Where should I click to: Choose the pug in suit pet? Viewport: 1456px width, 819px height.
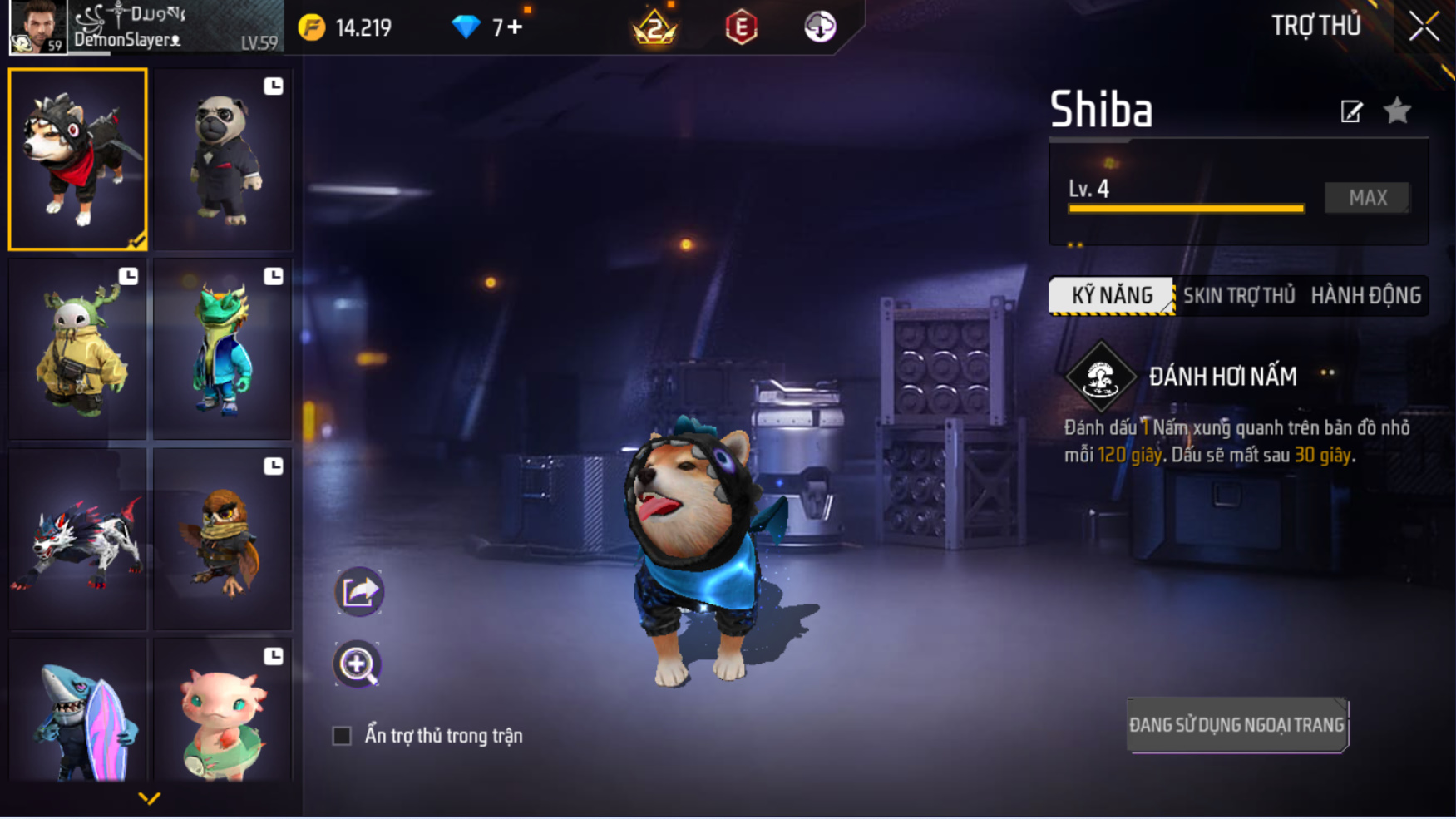pos(223,160)
